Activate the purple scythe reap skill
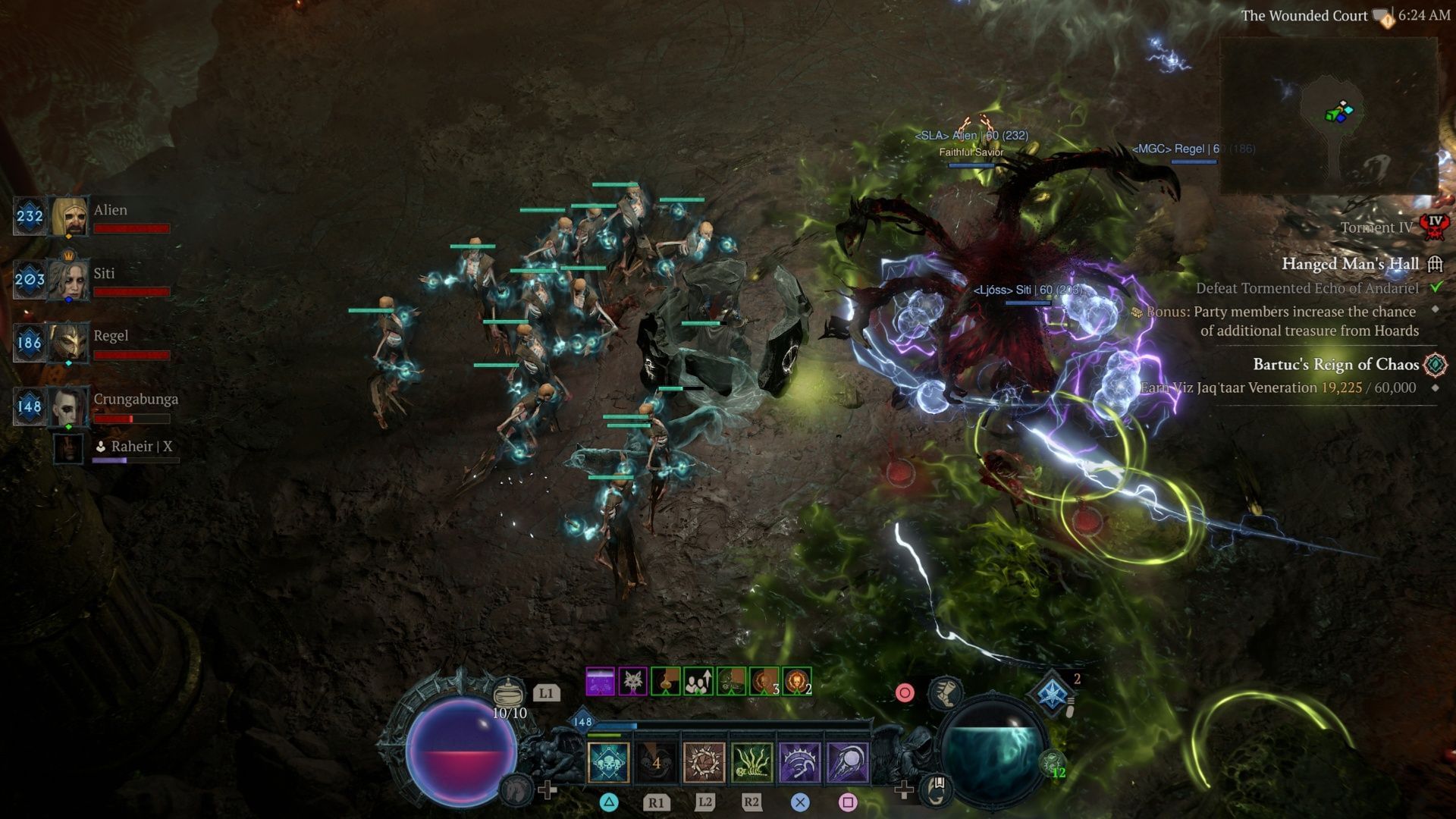 pos(799,762)
